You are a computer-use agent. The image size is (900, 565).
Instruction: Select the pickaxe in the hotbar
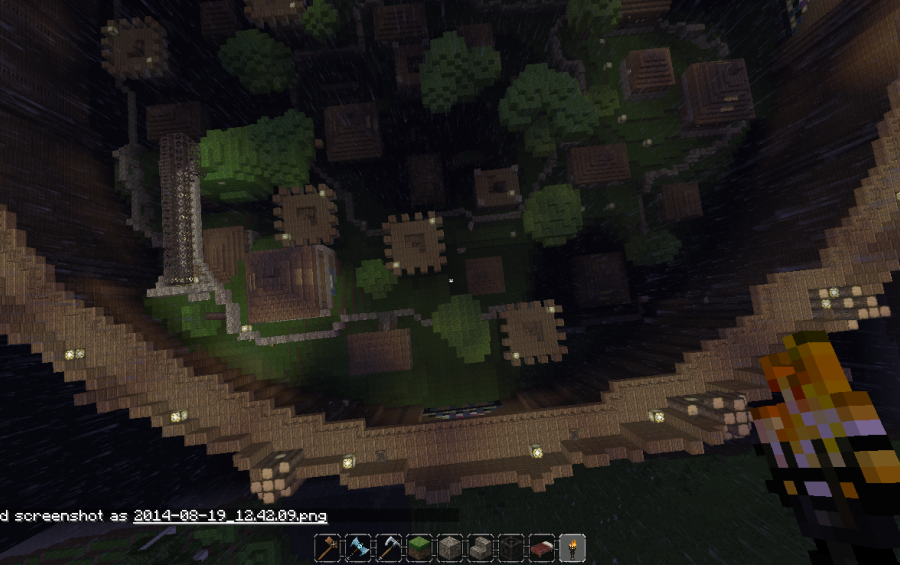[390, 548]
